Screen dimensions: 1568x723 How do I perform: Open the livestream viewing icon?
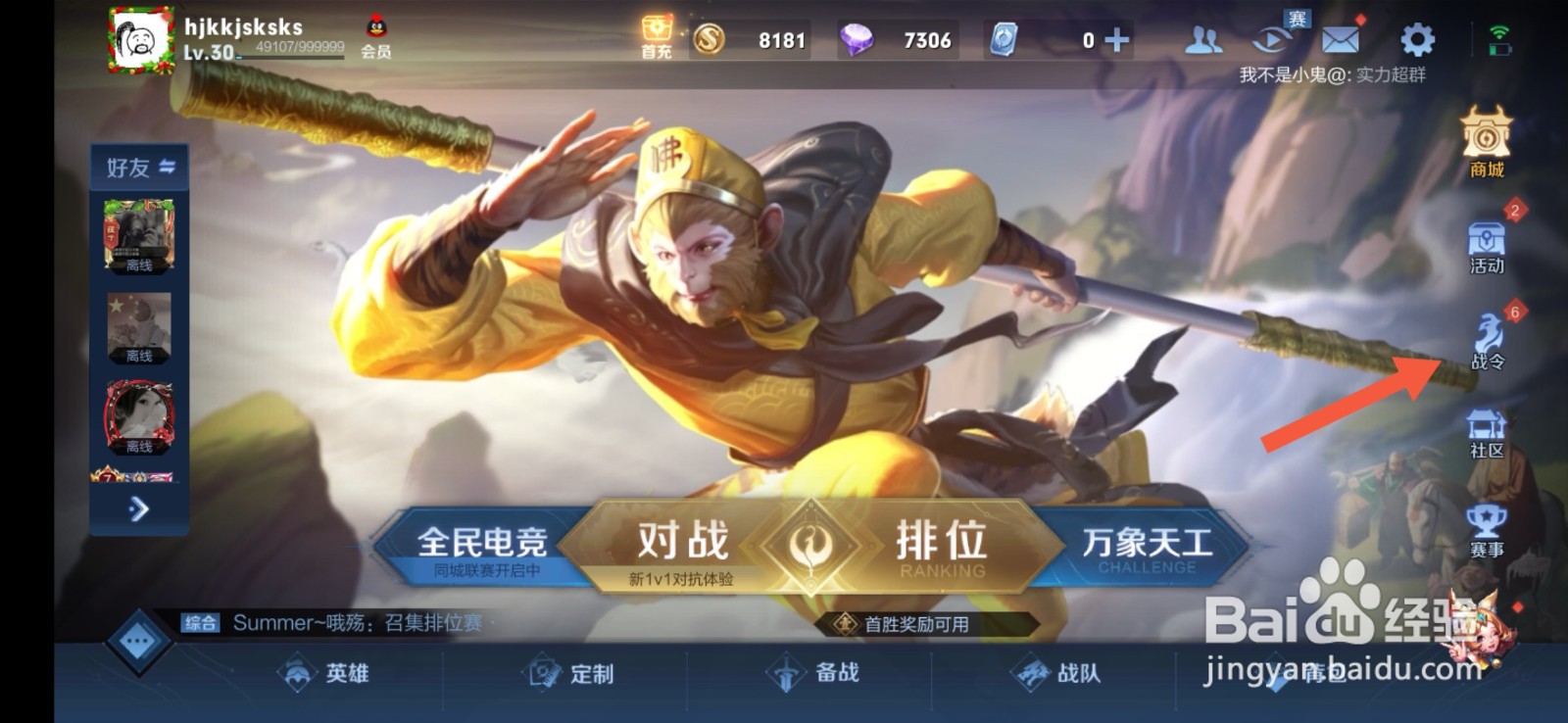coord(1269,40)
